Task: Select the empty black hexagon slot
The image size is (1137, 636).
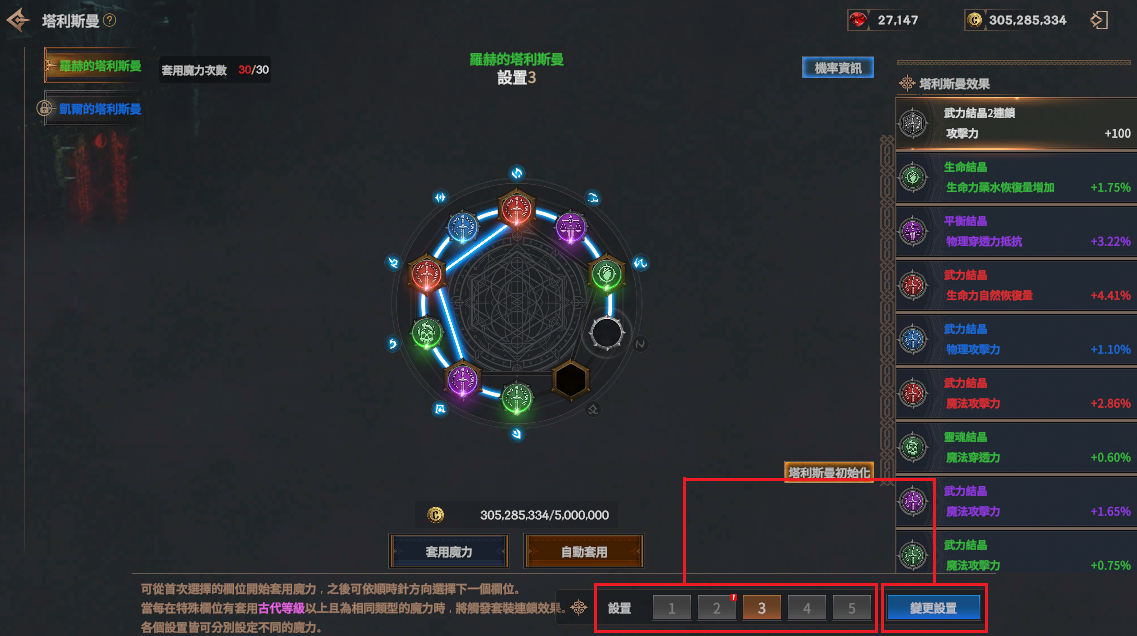Action: click(x=570, y=380)
